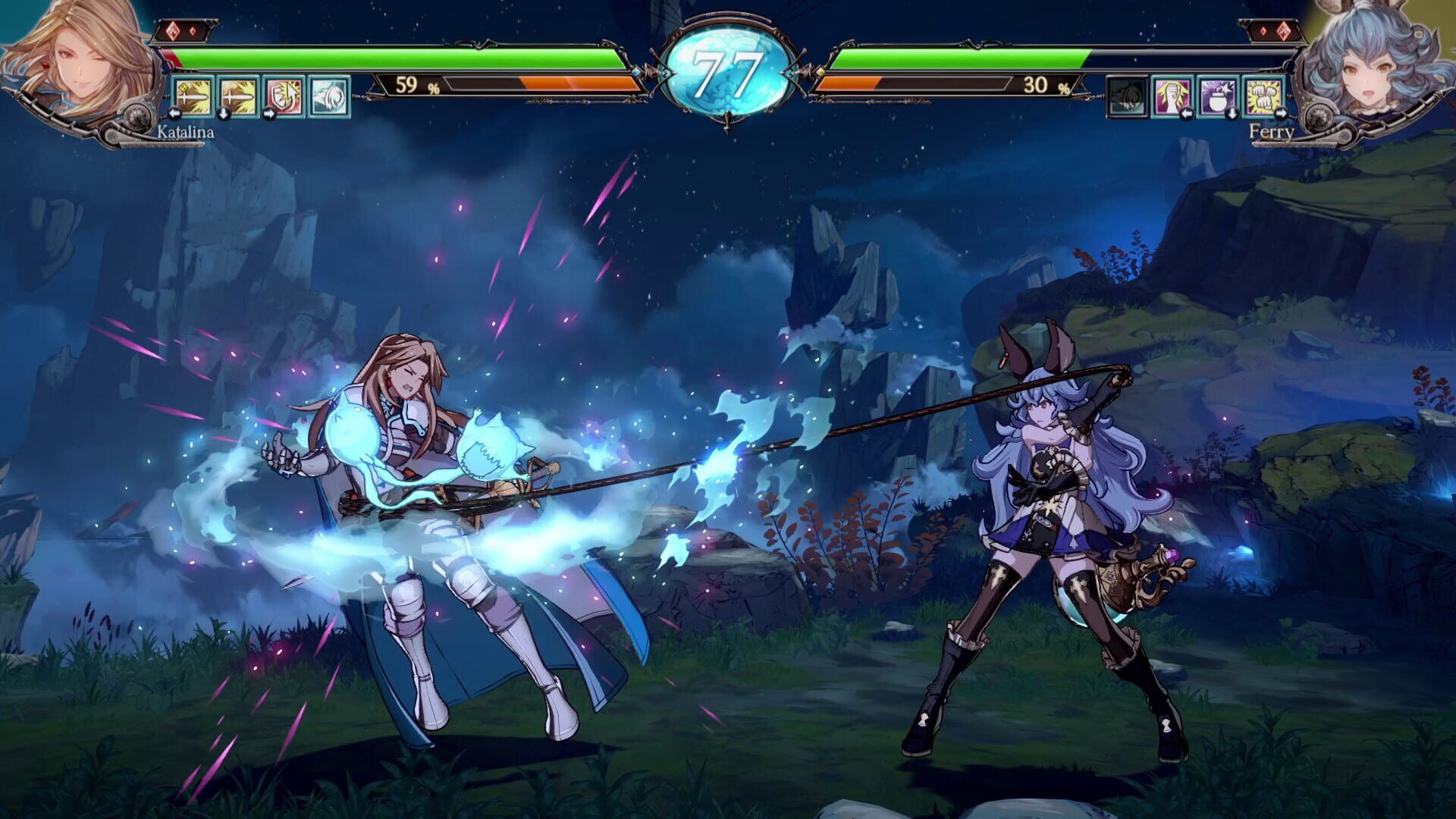Click Ferry's purple bomb skill icon
The height and width of the screenshot is (819, 1456).
tap(1218, 98)
